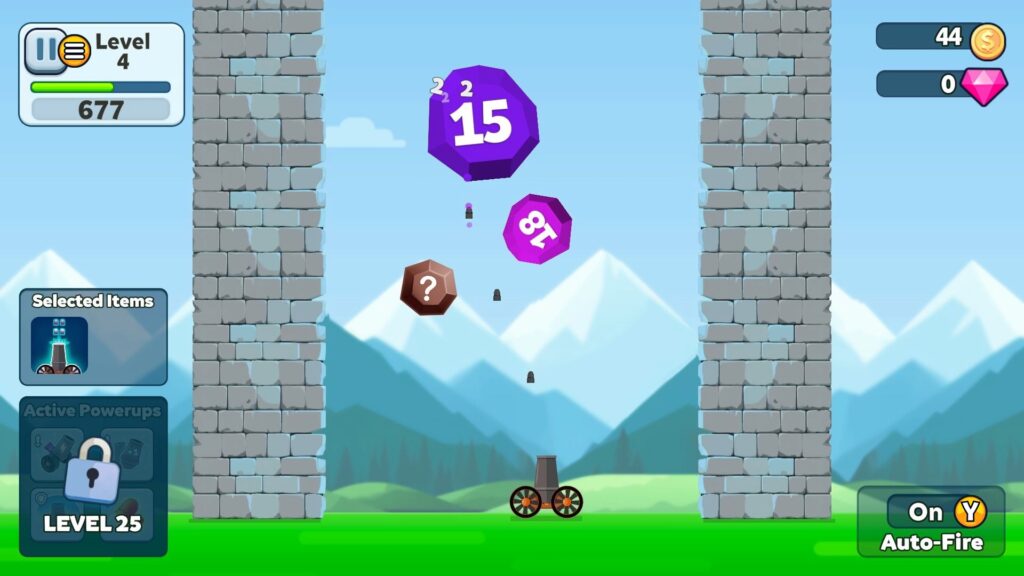Screen dimensions: 1024x576
Task: Select the cannon item in Selected Items
Action: click(59, 346)
